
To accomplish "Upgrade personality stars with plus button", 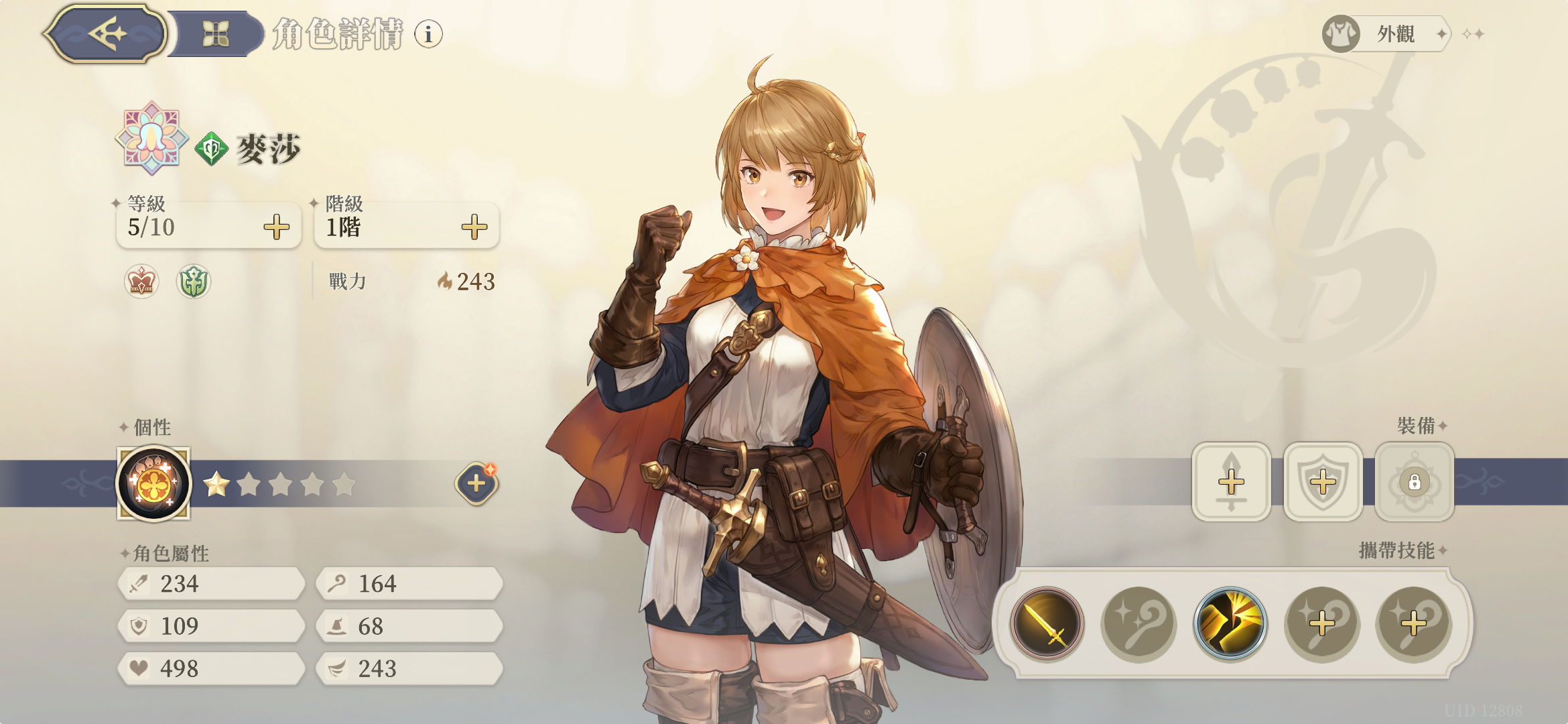I will point(476,483).
